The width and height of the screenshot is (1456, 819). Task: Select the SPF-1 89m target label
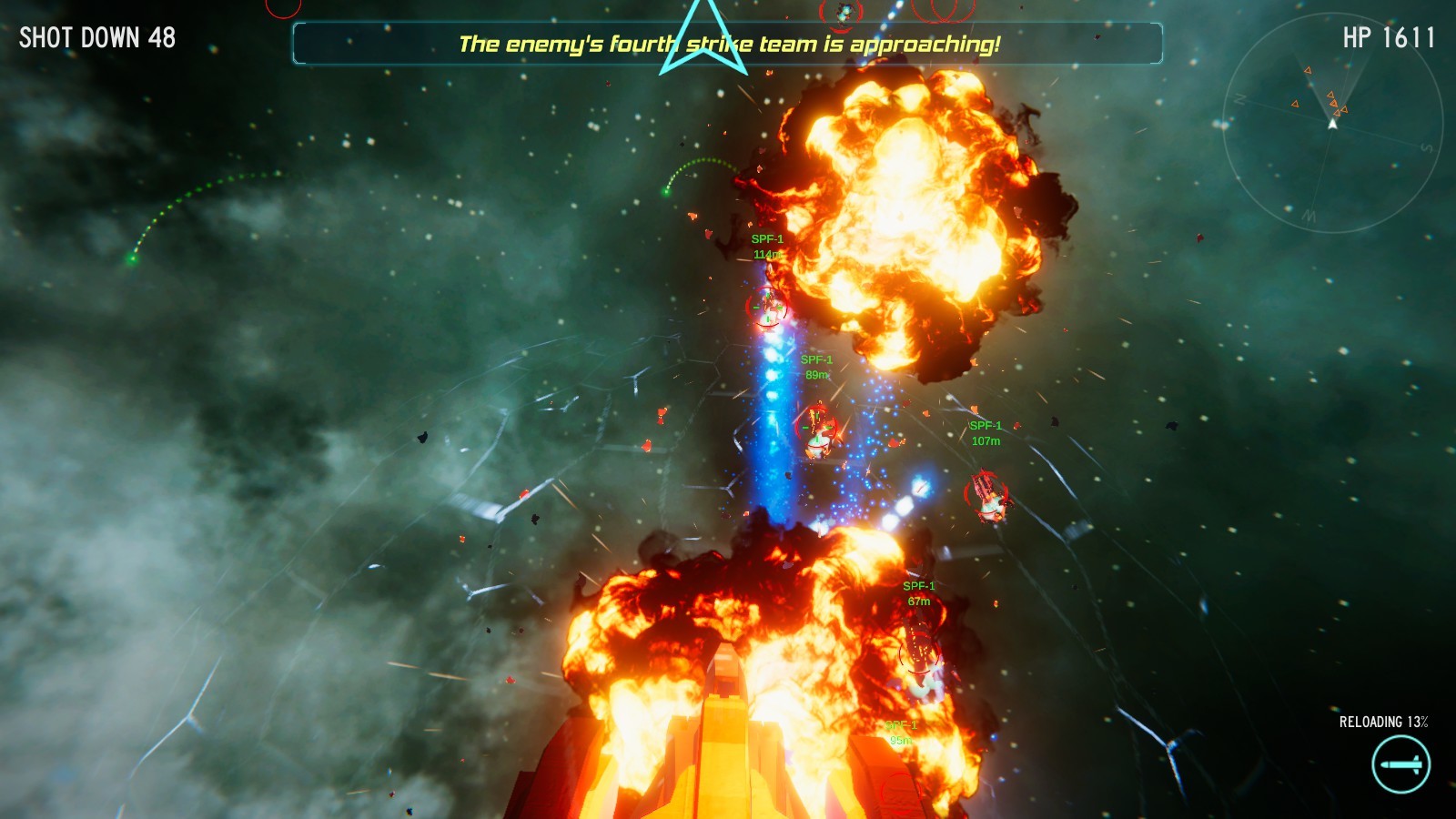coord(817,368)
